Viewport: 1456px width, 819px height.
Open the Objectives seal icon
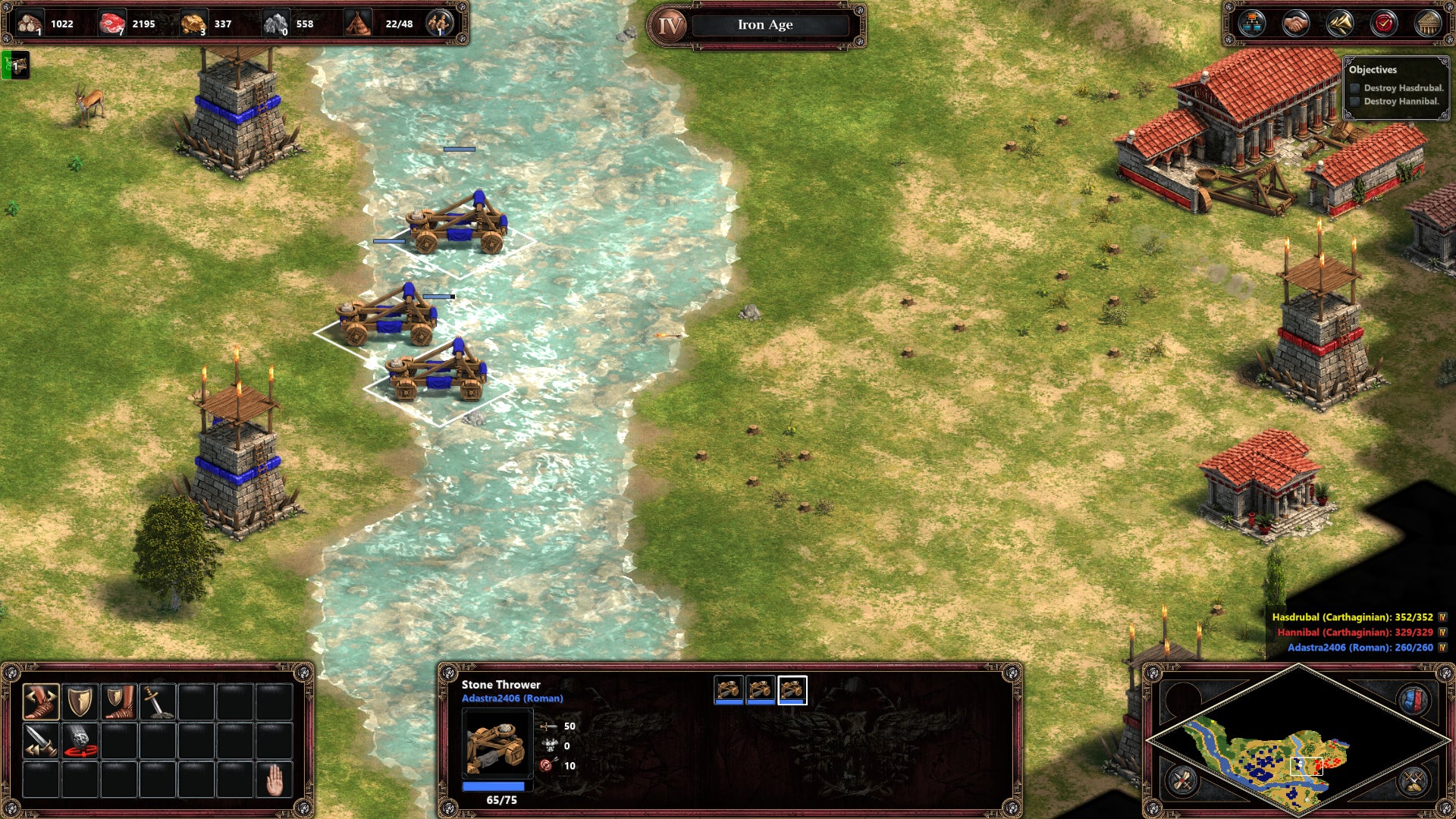coord(1384,24)
